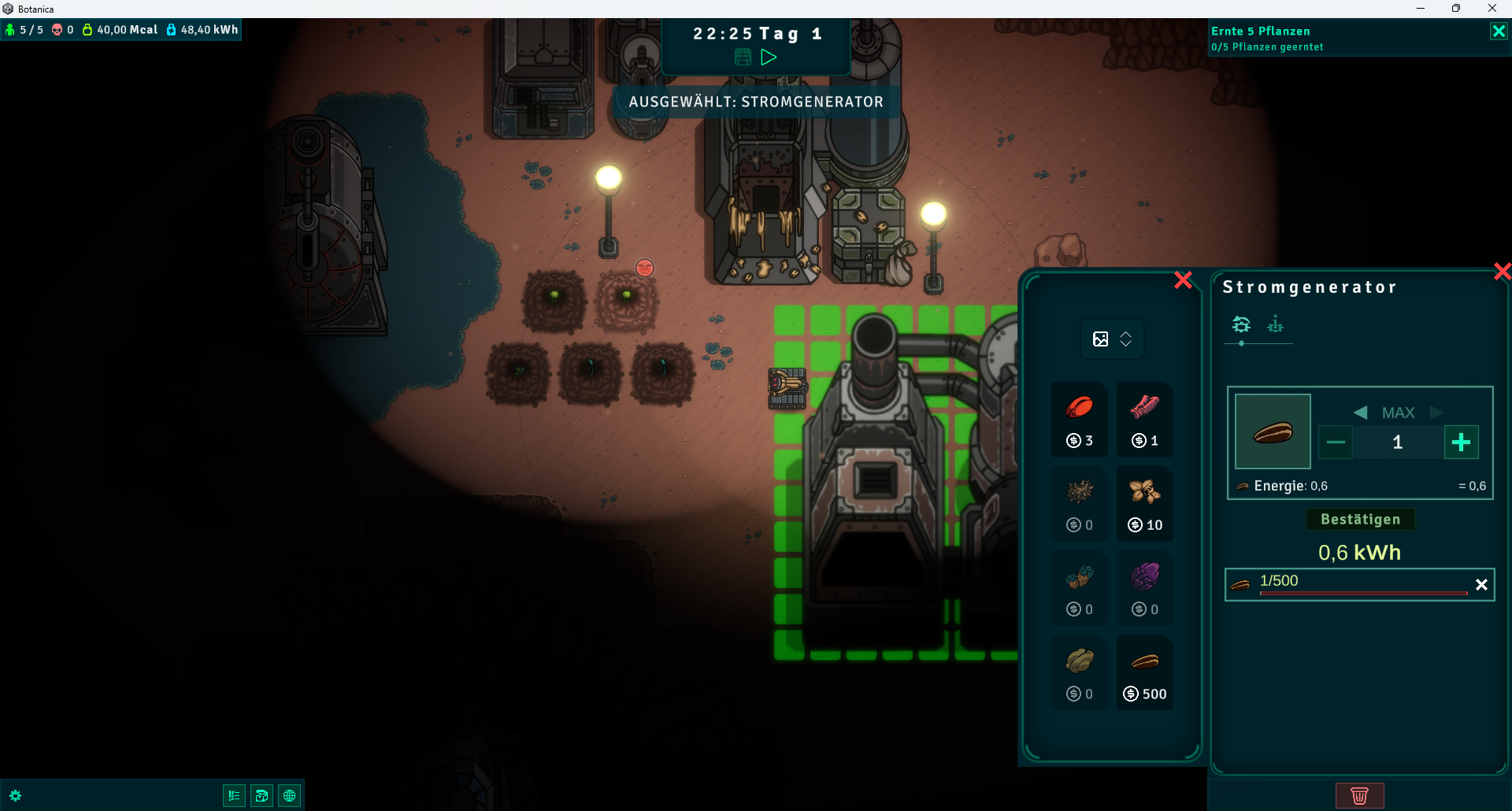
Task: Dismiss the Ernte 5 Pflanzen objective
Action: pos(1498,31)
